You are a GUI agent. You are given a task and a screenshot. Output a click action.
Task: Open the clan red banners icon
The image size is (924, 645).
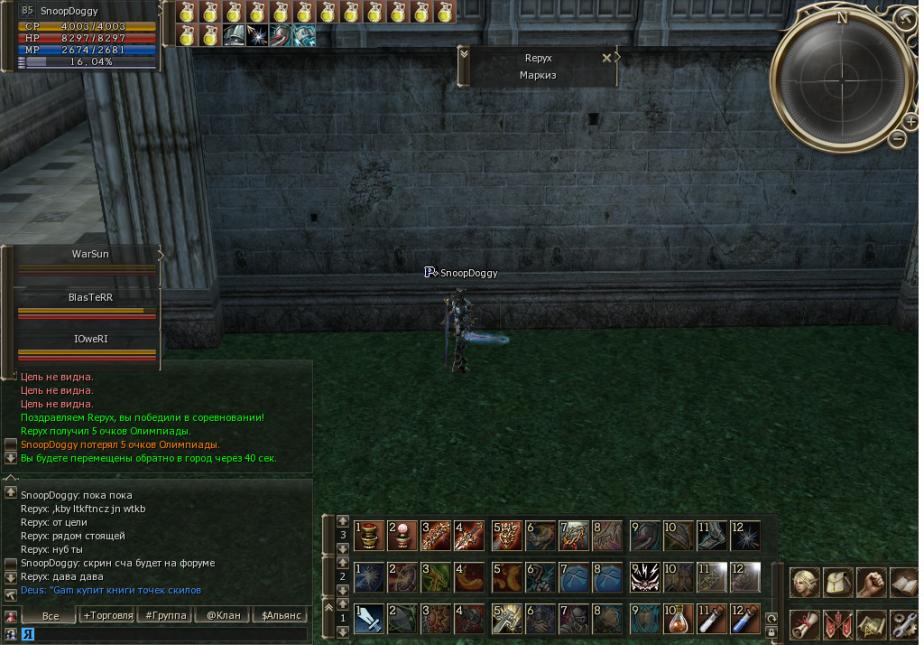click(839, 624)
